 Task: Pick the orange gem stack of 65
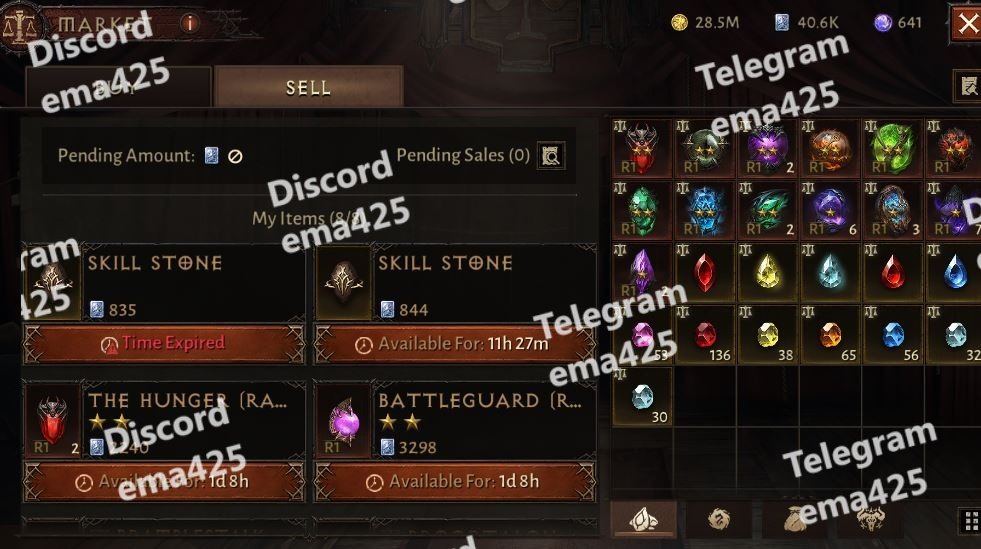pyautogui.click(x=831, y=335)
